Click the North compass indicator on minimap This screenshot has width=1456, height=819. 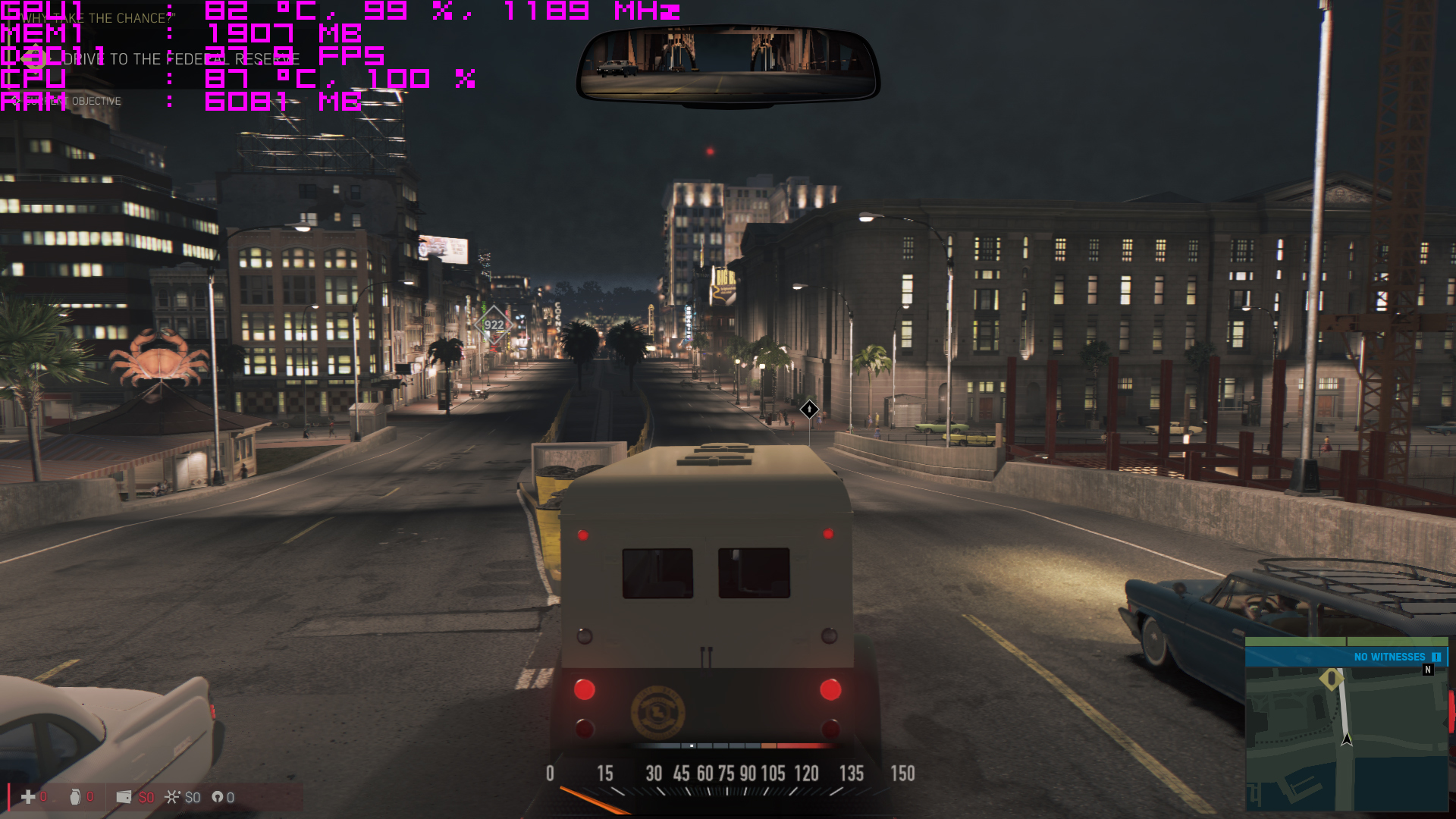point(1428,670)
